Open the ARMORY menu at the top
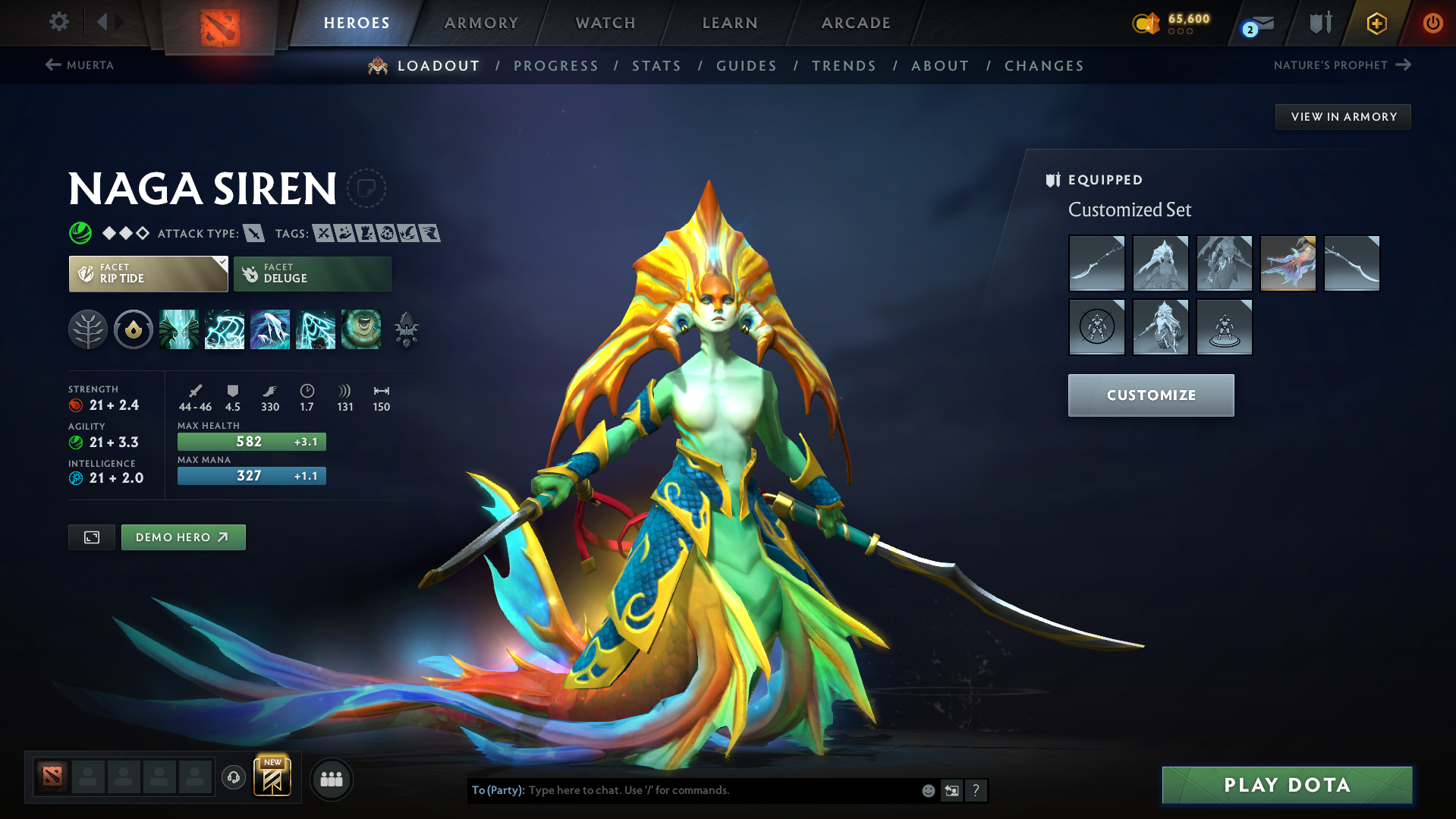The image size is (1456, 819). coord(481,23)
